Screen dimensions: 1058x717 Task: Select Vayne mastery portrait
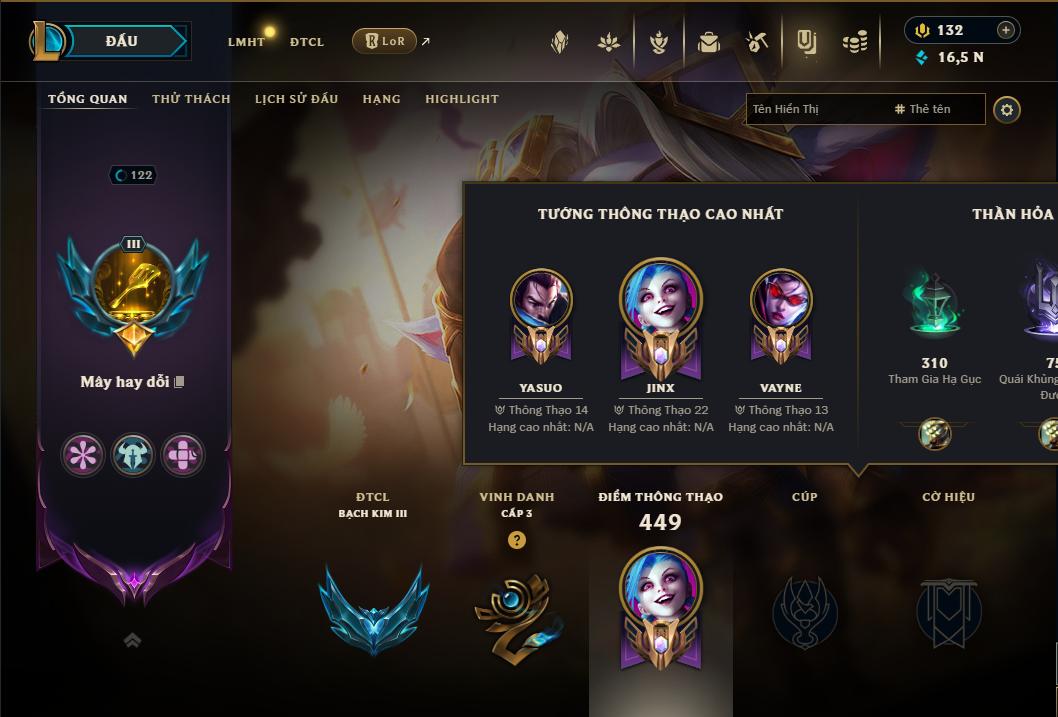click(780, 301)
